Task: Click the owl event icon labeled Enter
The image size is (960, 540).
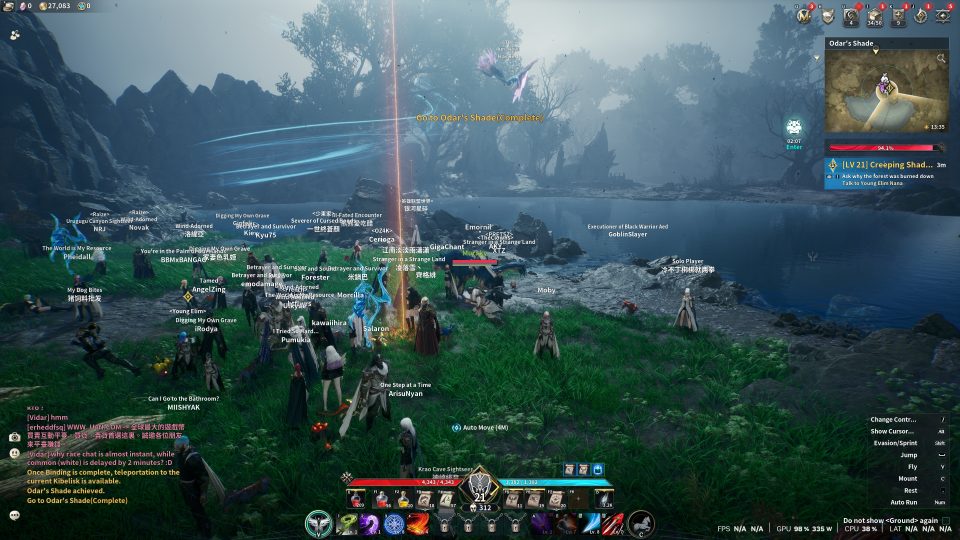Action: [794, 129]
